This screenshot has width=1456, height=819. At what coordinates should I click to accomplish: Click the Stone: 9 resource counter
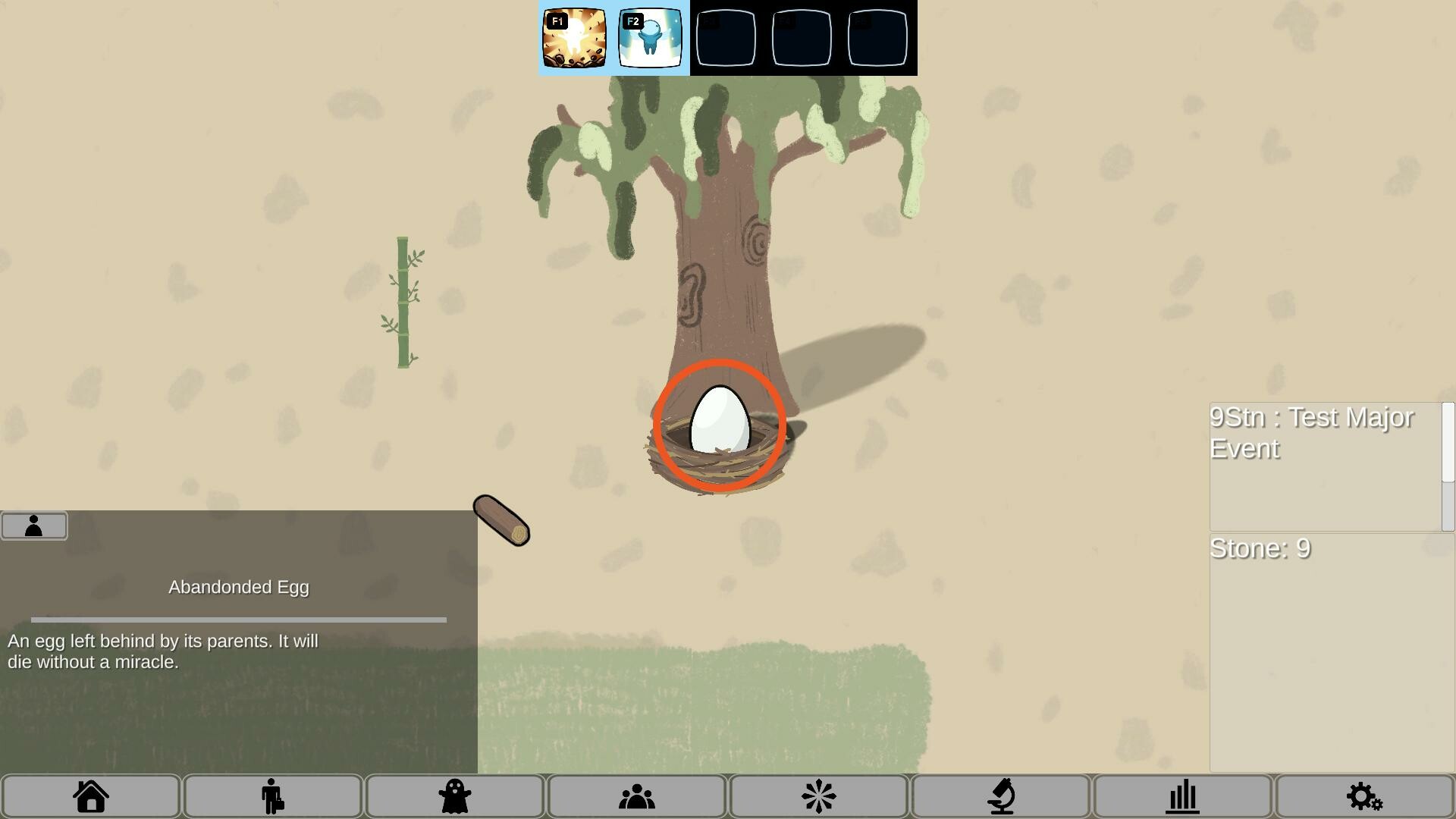(x=1260, y=548)
